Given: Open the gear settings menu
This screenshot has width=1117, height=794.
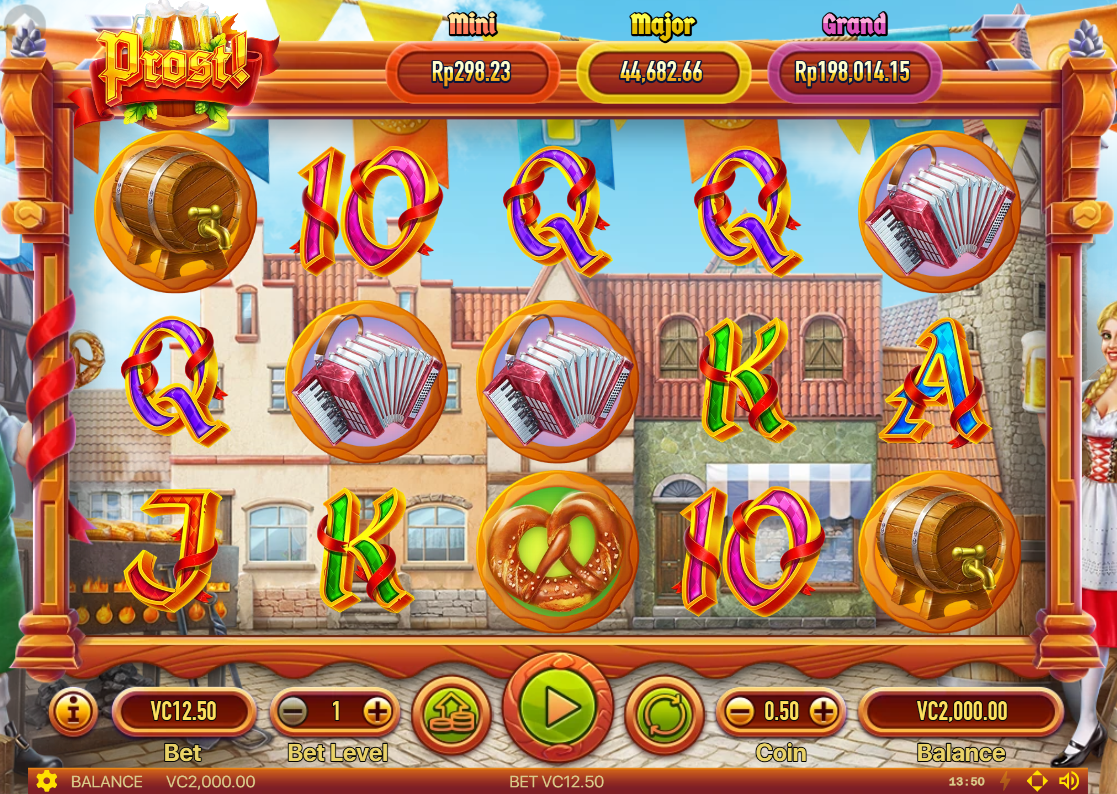Looking at the screenshot, I should tap(46, 781).
